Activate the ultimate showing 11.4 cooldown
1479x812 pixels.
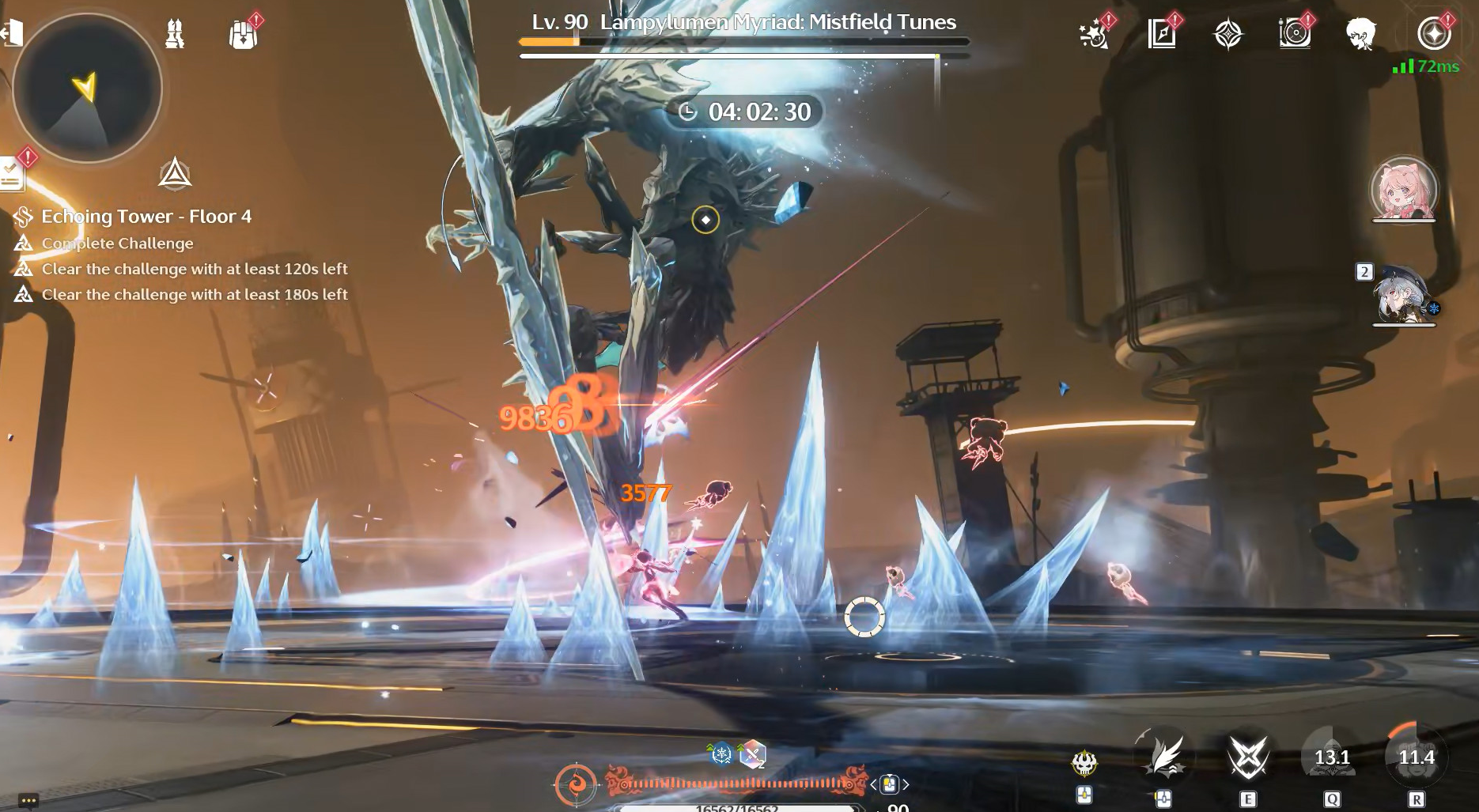pyautogui.click(x=1416, y=757)
